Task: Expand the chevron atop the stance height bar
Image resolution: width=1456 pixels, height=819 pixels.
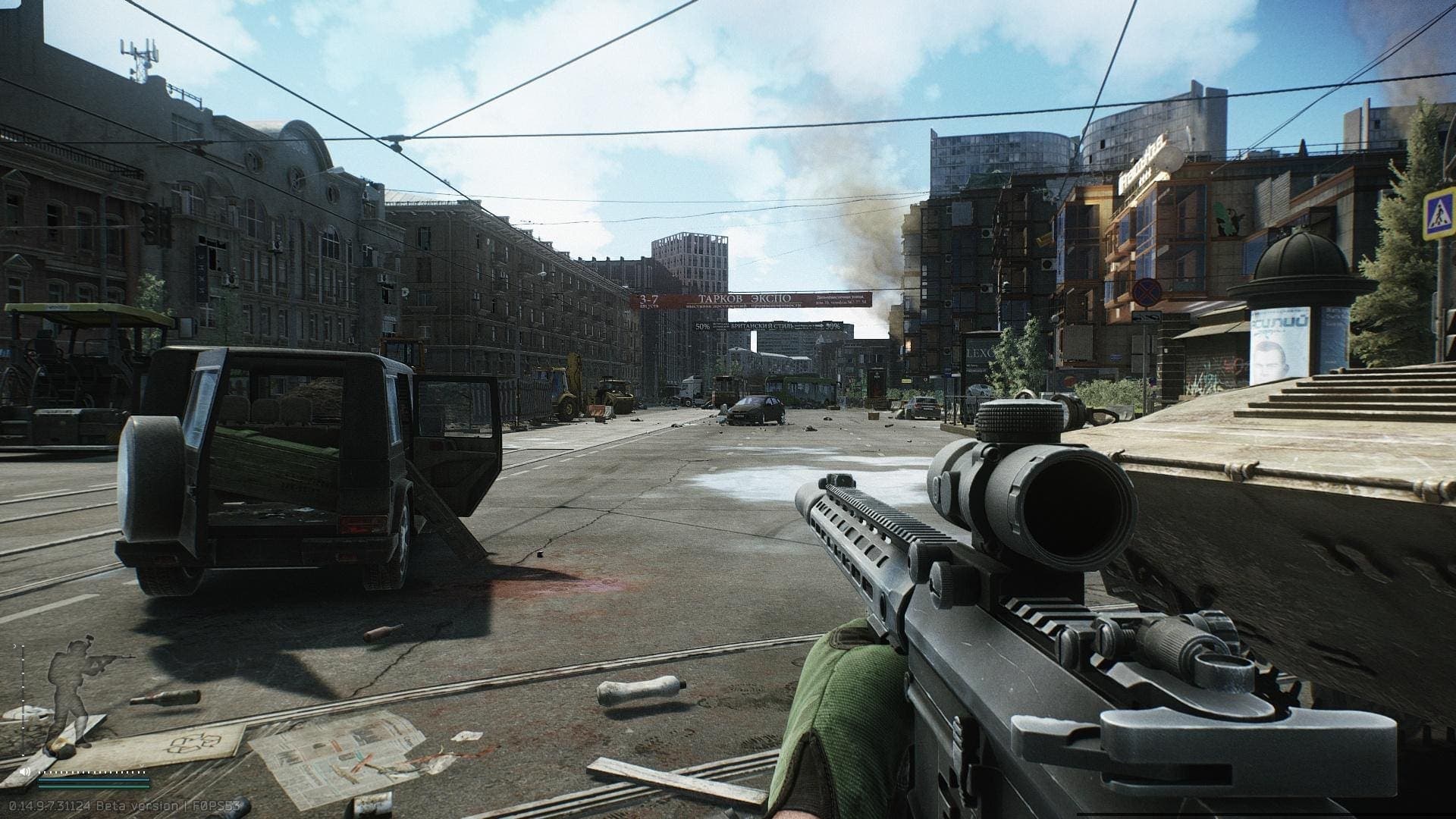Action: coord(14,645)
